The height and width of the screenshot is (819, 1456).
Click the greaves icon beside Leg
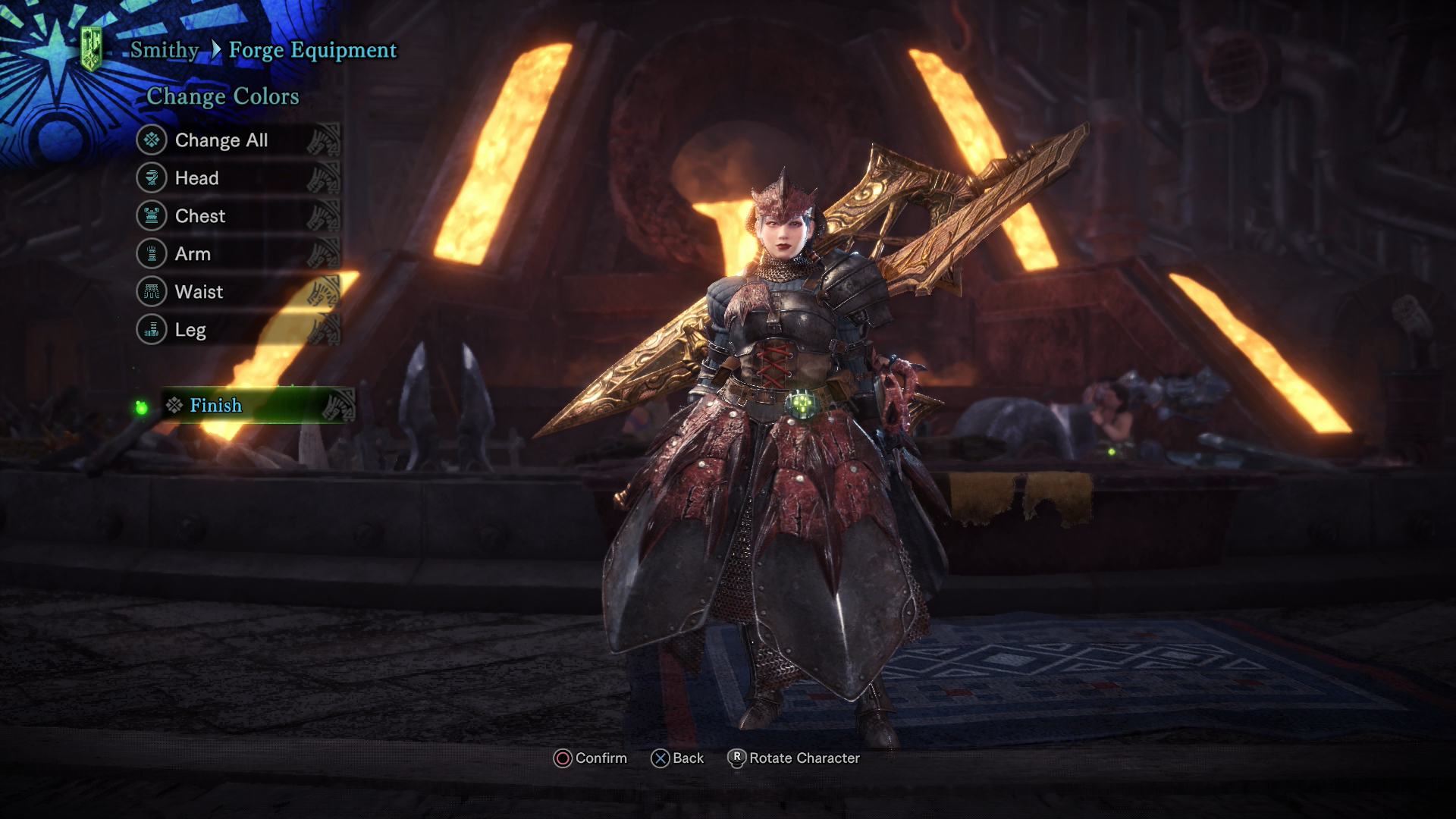[151, 330]
